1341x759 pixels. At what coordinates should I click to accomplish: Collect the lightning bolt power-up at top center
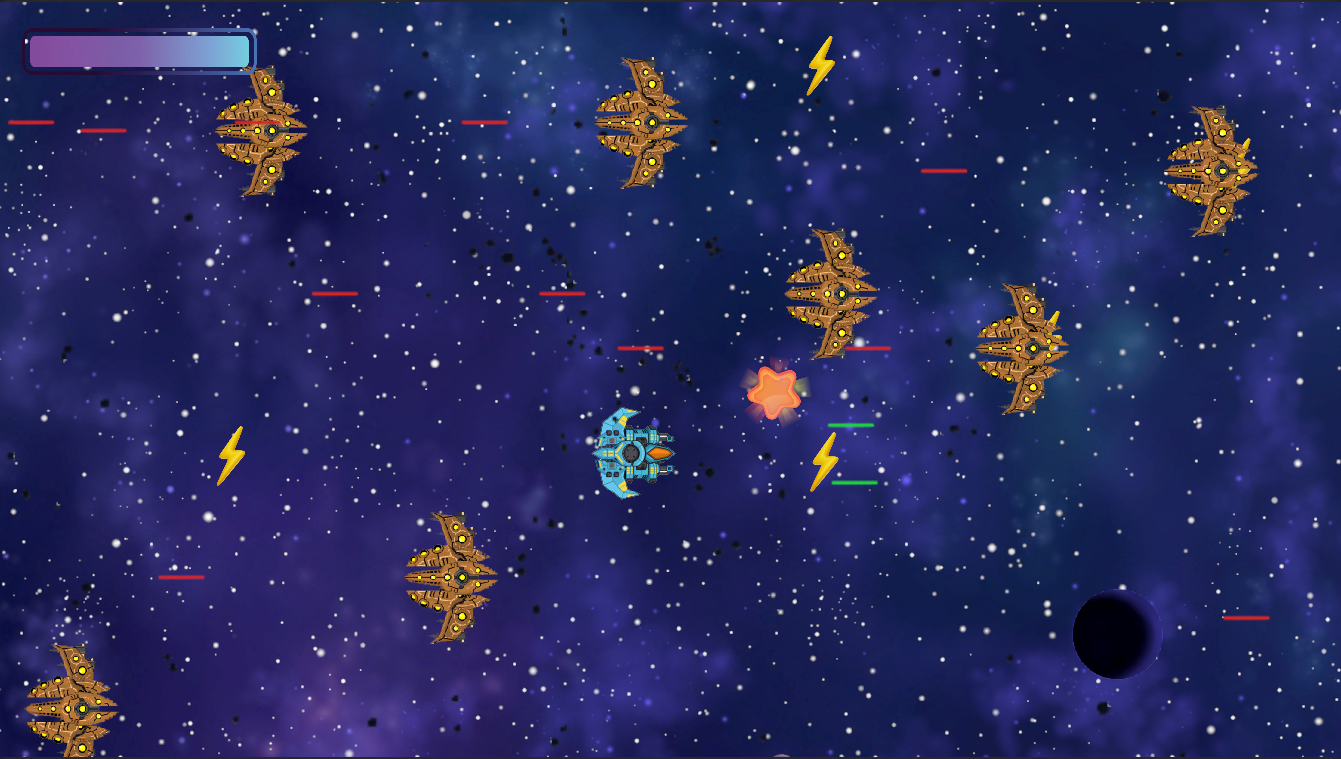[x=820, y=65]
